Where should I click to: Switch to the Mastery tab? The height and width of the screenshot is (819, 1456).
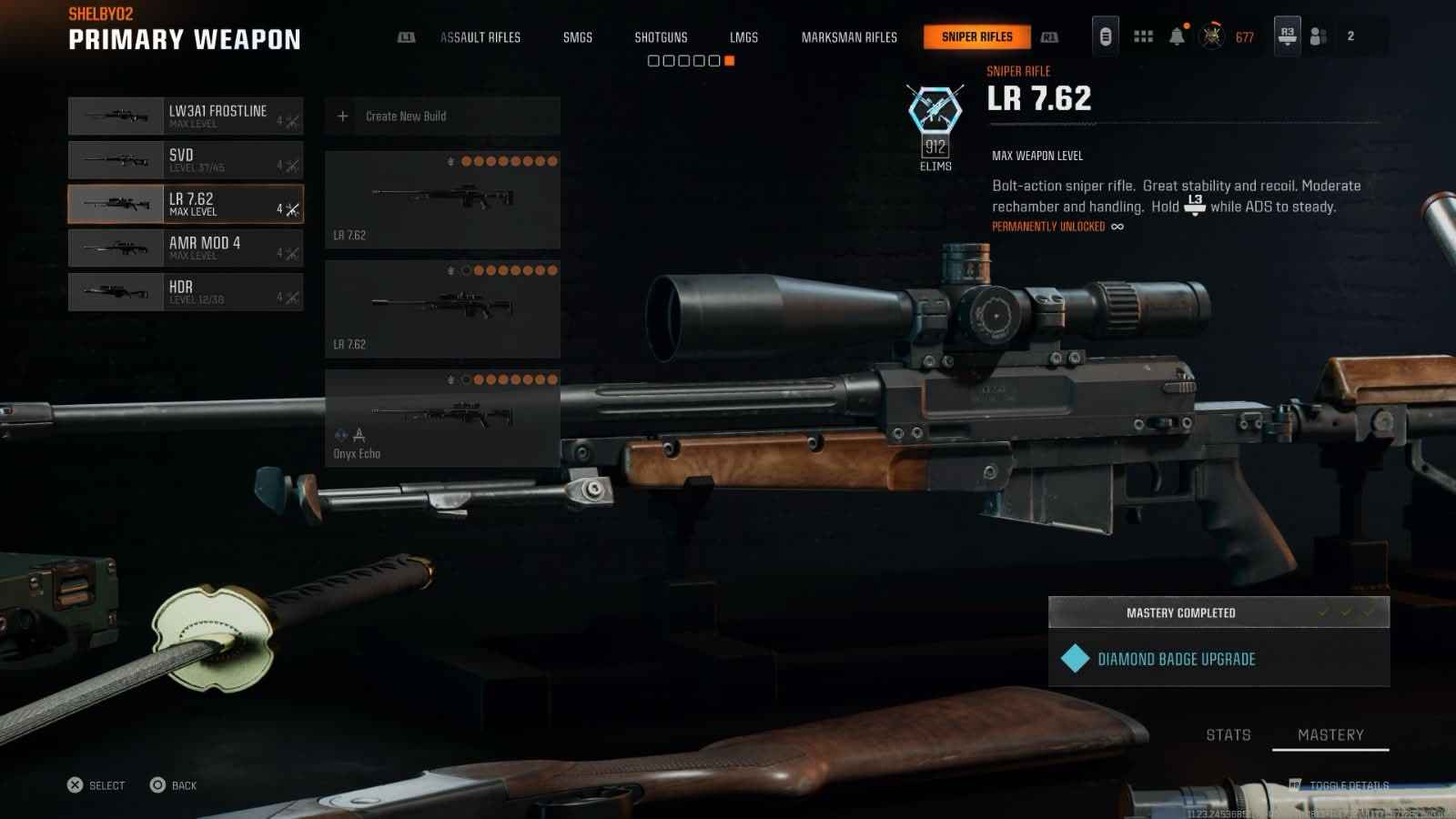click(x=1330, y=735)
